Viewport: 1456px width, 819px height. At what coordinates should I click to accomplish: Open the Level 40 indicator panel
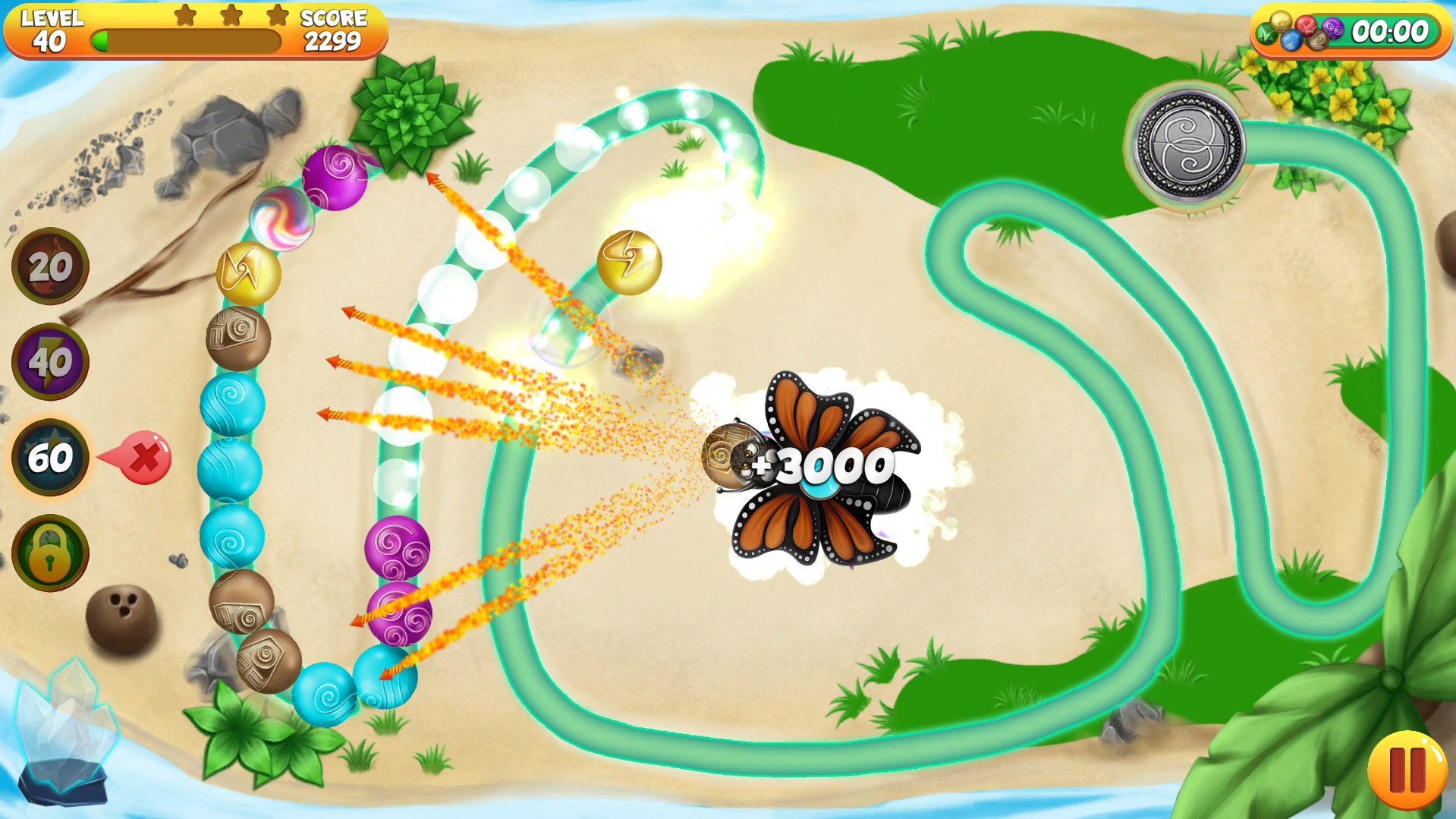point(50,29)
